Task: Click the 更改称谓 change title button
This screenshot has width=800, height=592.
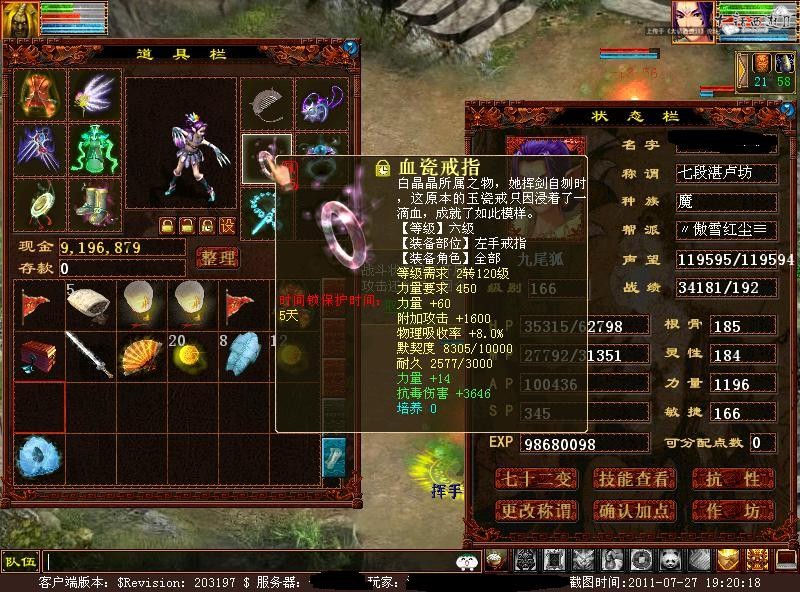Action: (x=536, y=511)
